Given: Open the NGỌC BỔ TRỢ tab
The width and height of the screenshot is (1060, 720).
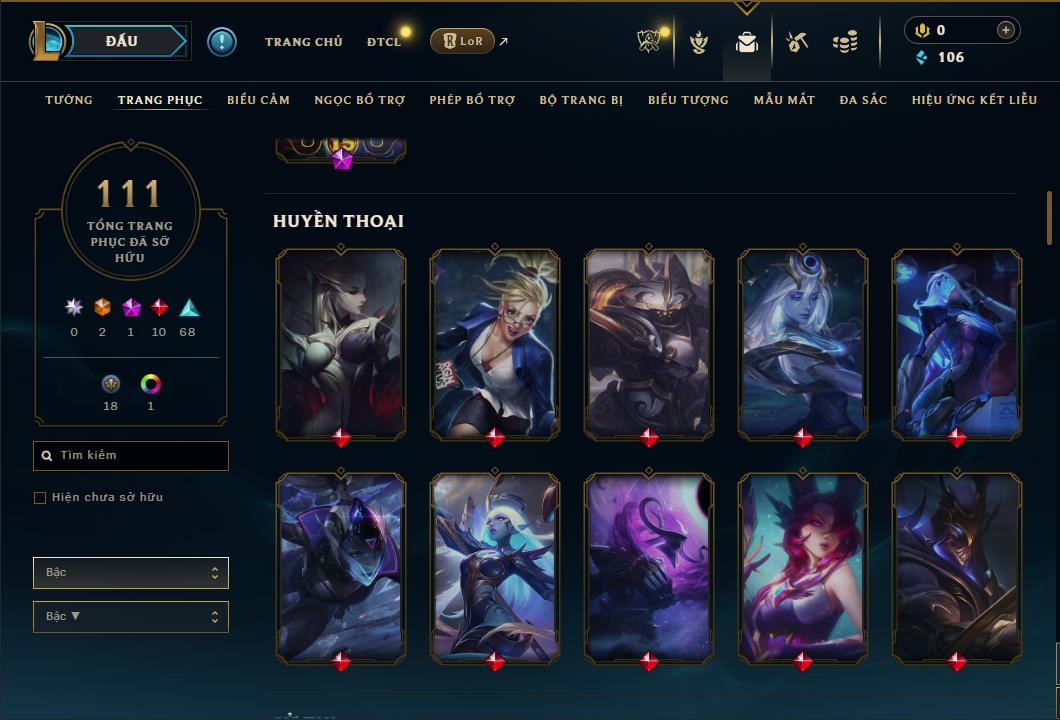Looking at the screenshot, I should [x=359, y=100].
